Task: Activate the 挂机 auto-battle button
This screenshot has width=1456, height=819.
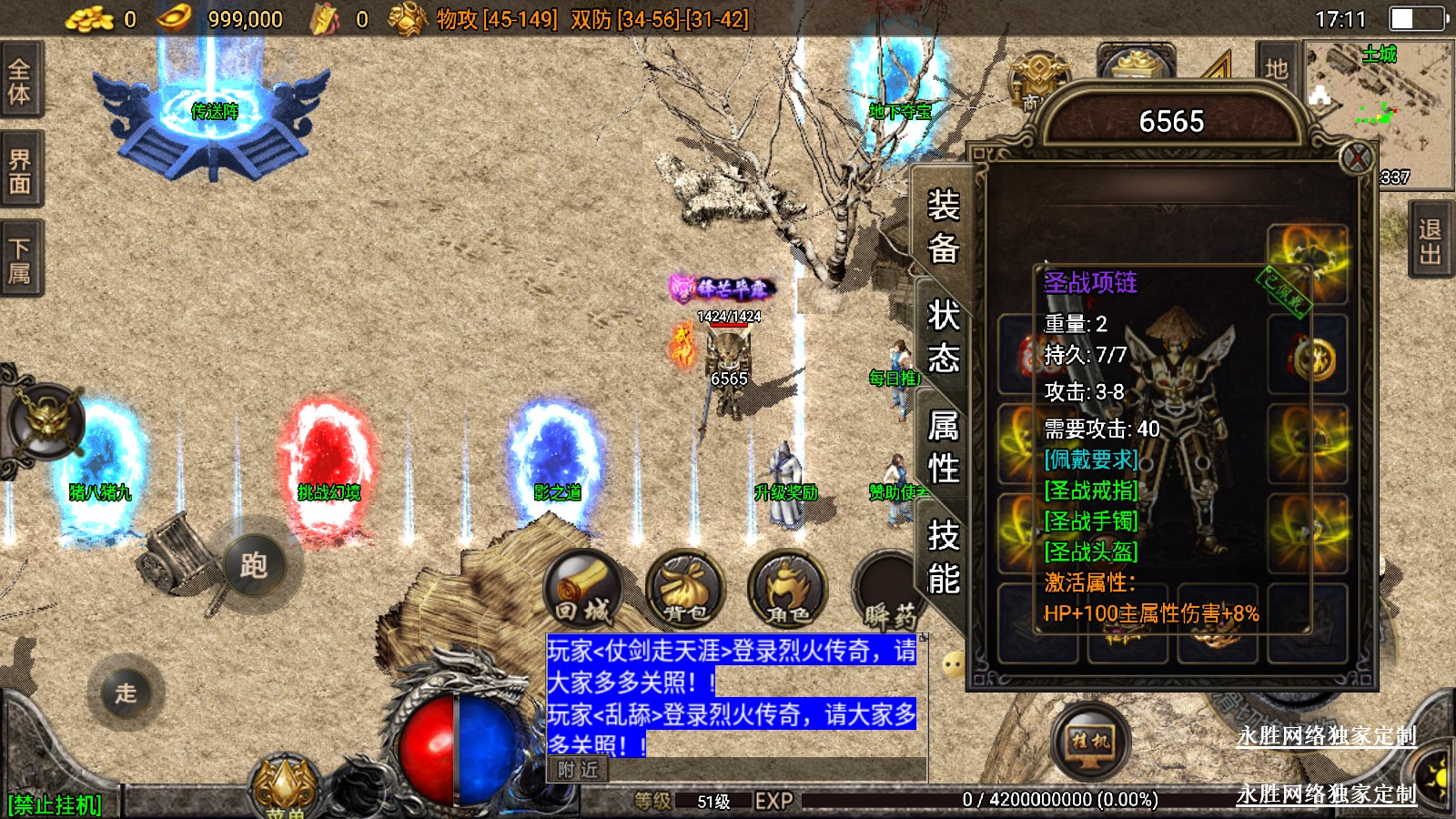Action: [x=1090, y=742]
